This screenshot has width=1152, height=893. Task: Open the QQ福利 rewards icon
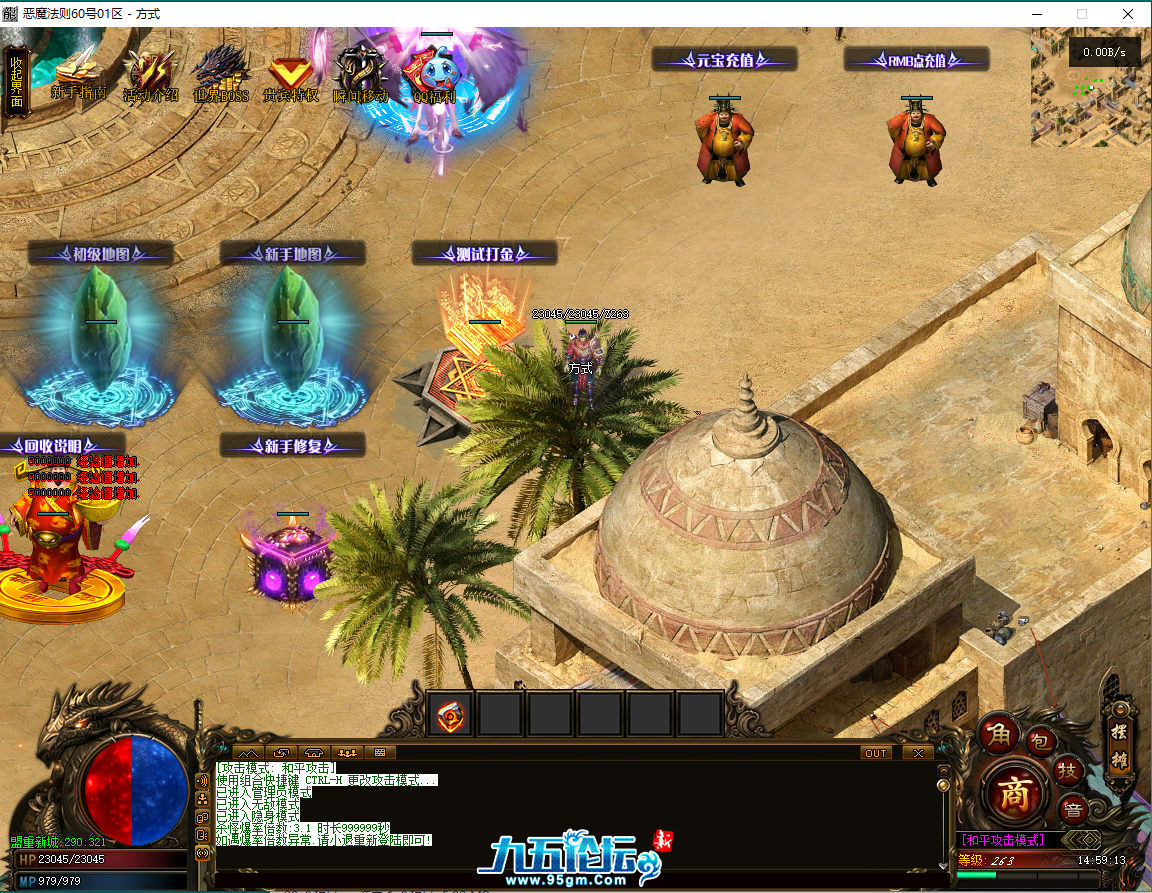pyautogui.click(x=434, y=77)
